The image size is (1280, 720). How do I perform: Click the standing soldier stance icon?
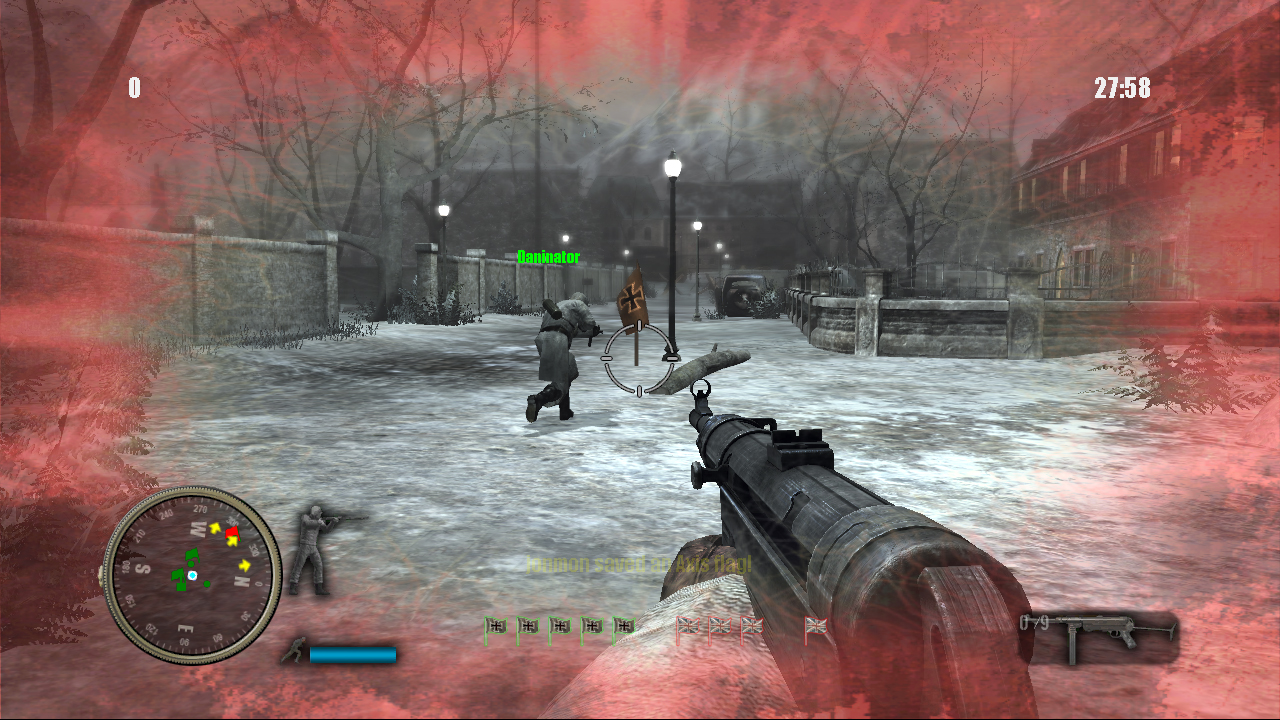coord(318,549)
